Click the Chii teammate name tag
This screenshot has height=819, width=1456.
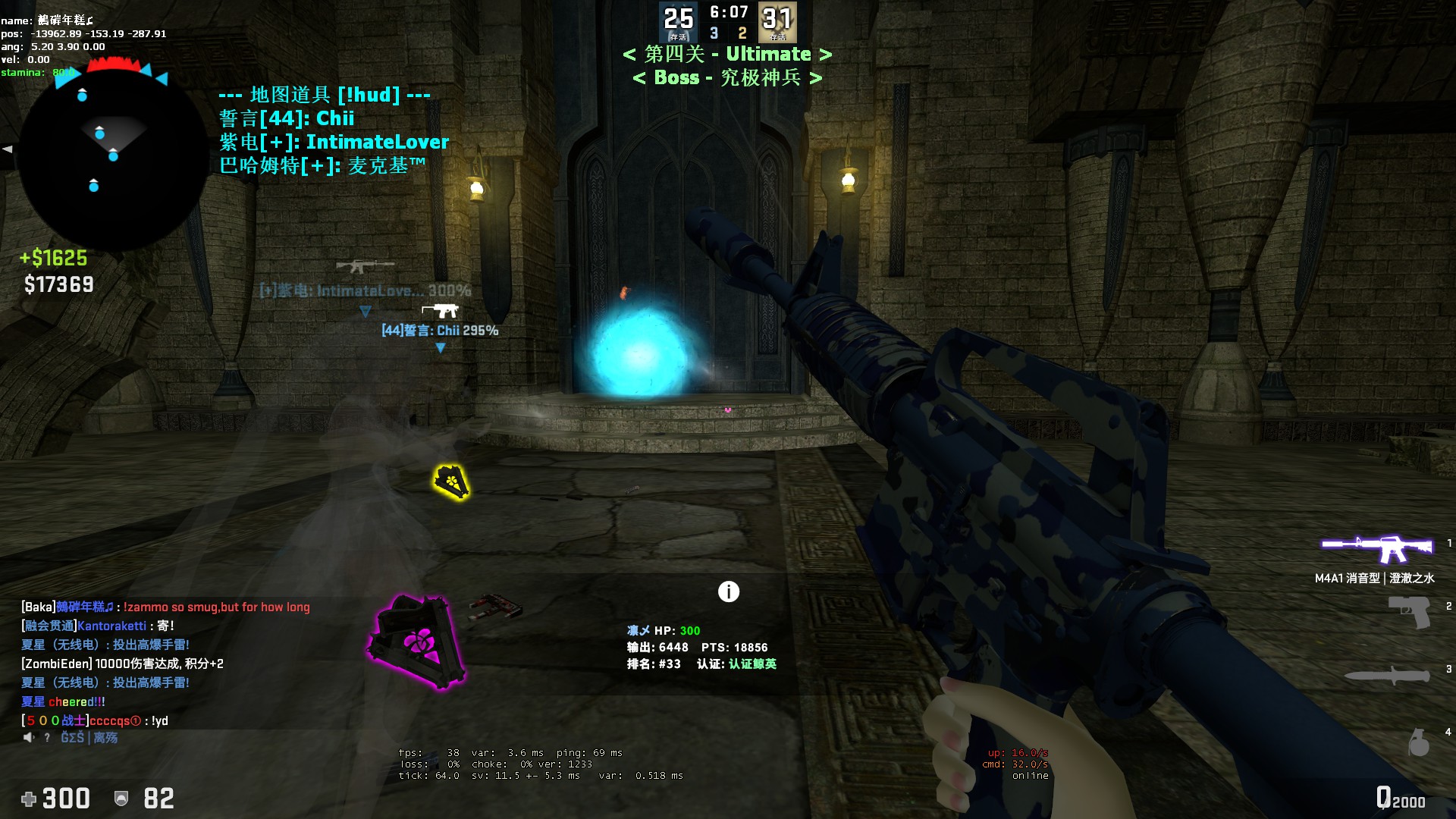[x=440, y=331]
